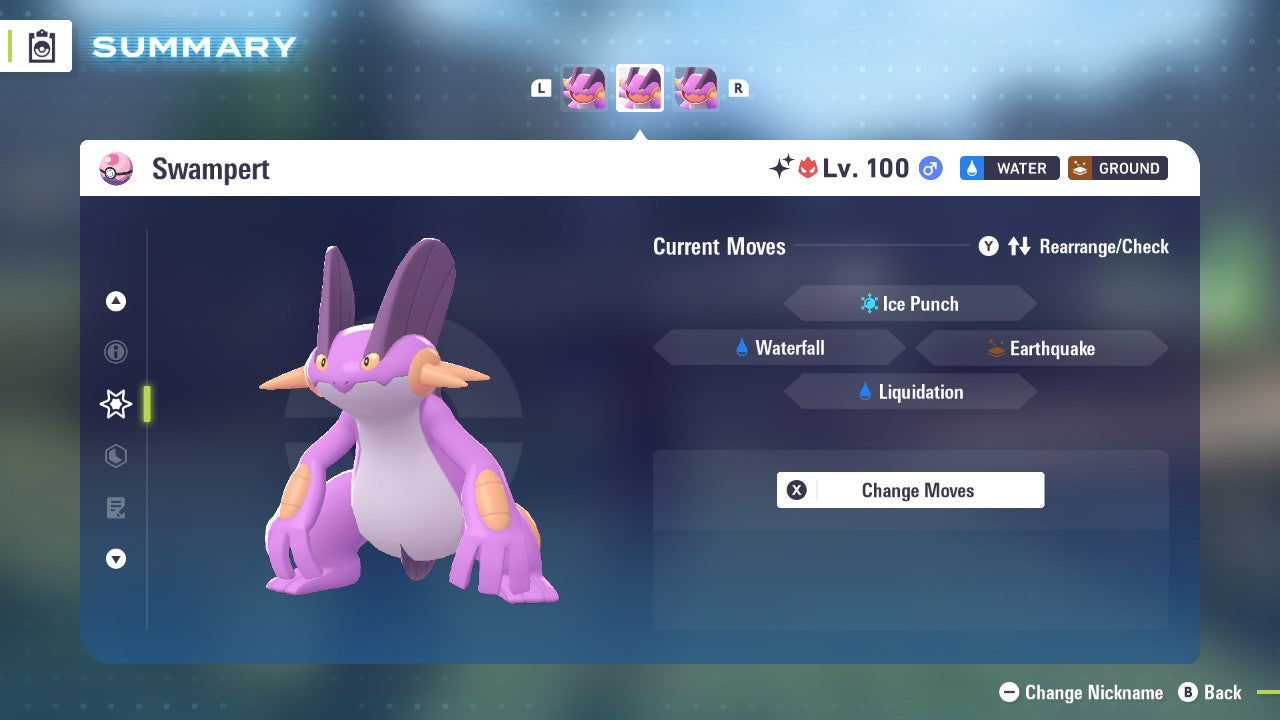
Task: Click the shiny sparkle icon near Lv. 100
Action: click(784, 166)
